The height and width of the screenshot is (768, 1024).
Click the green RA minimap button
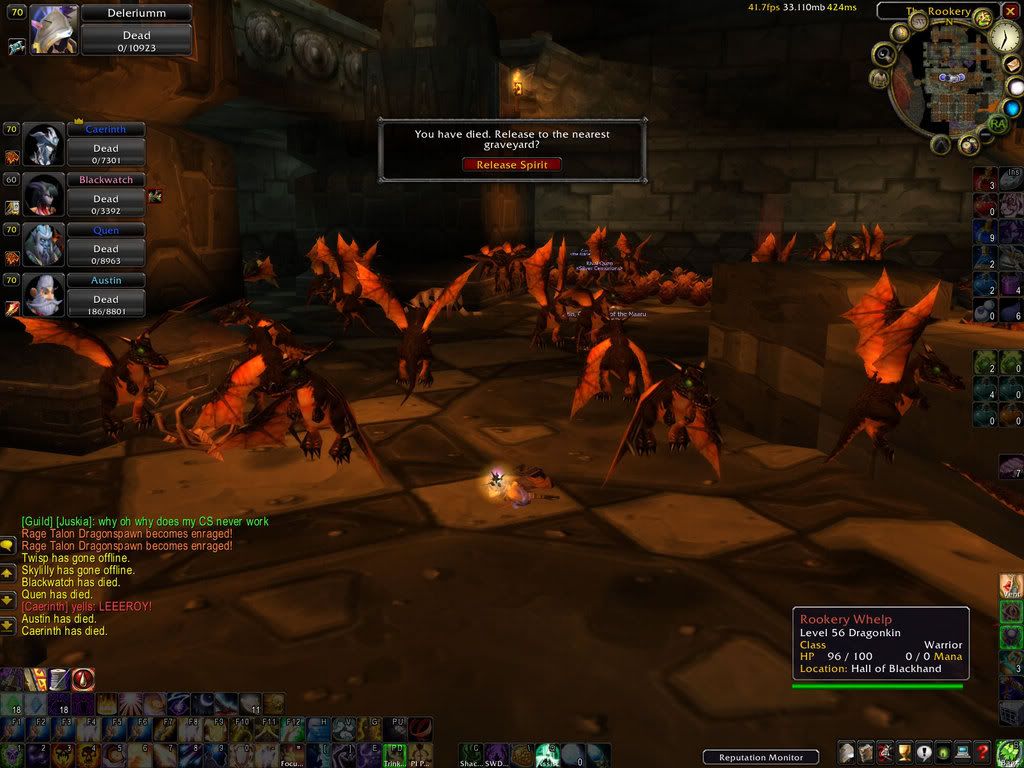click(996, 124)
